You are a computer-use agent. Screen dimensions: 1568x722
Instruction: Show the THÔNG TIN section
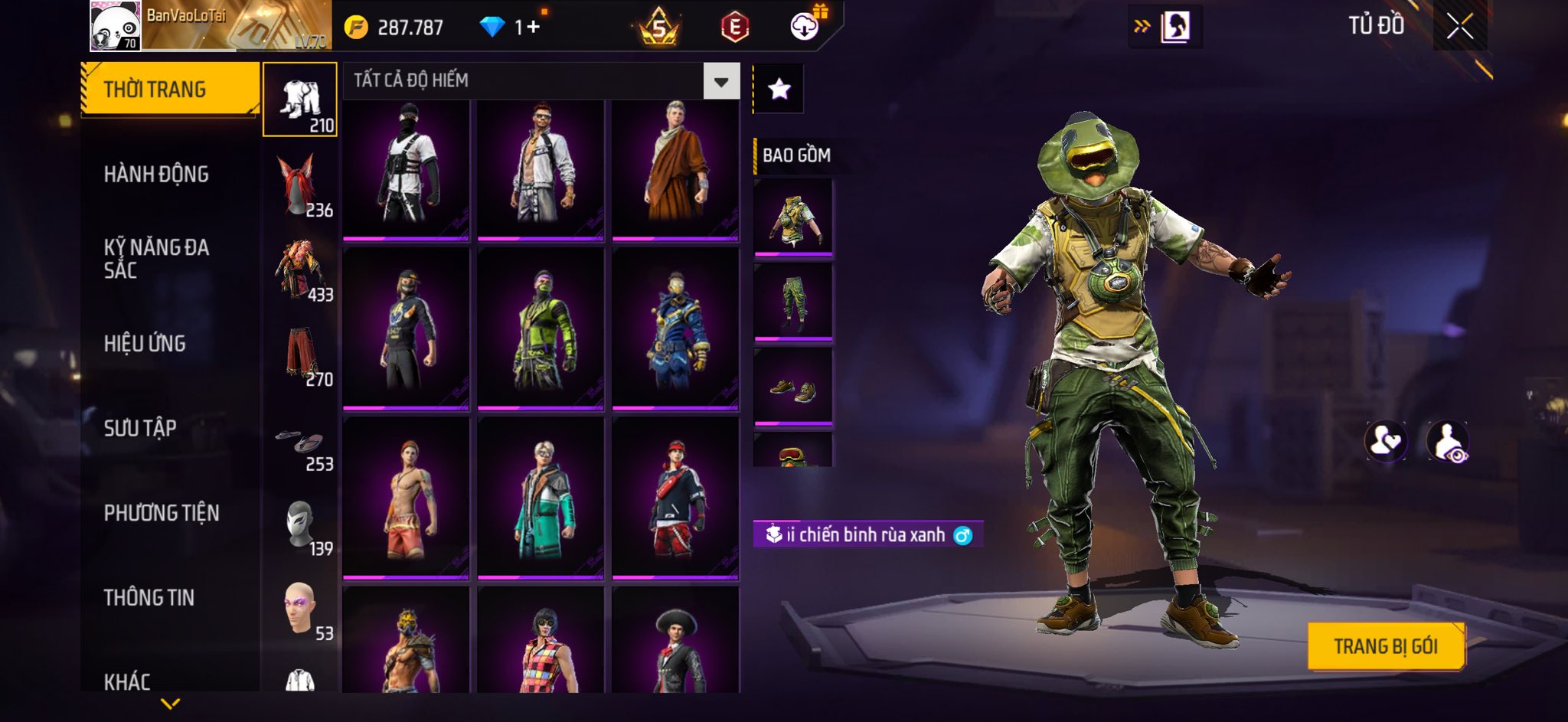[x=149, y=597]
